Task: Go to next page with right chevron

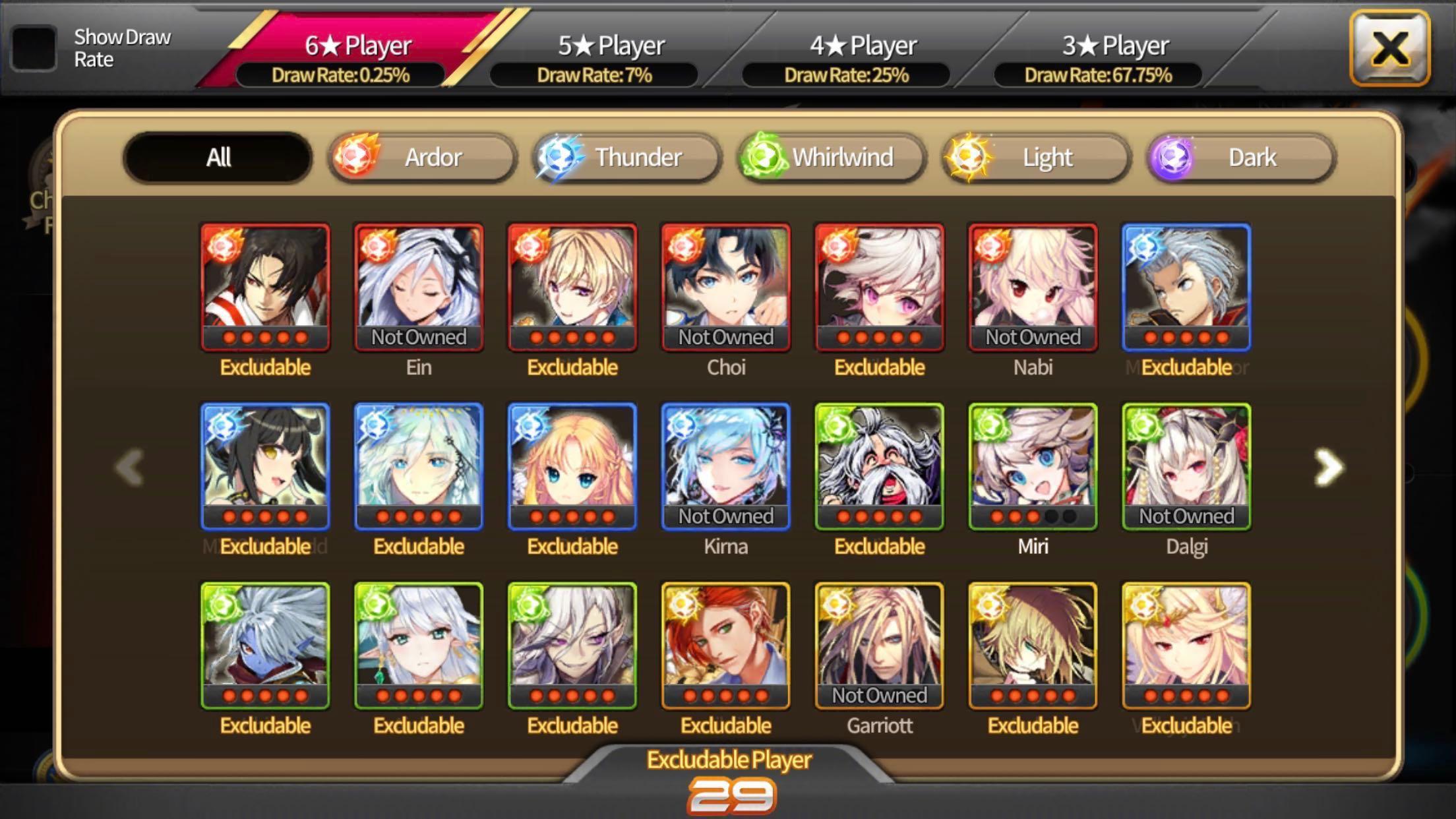Action: coord(1327,466)
